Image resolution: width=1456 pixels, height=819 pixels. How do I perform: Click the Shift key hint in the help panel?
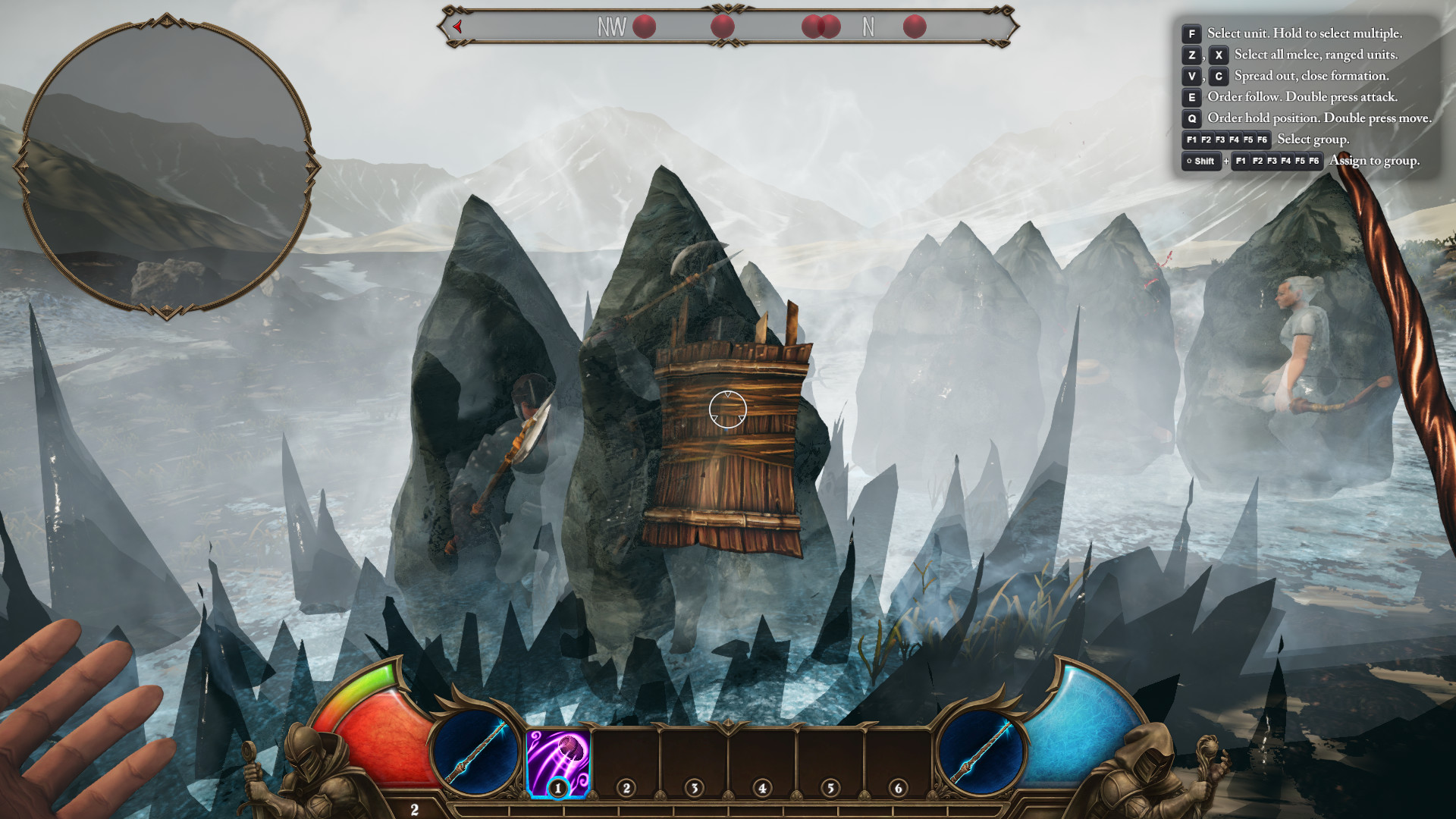click(1200, 161)
